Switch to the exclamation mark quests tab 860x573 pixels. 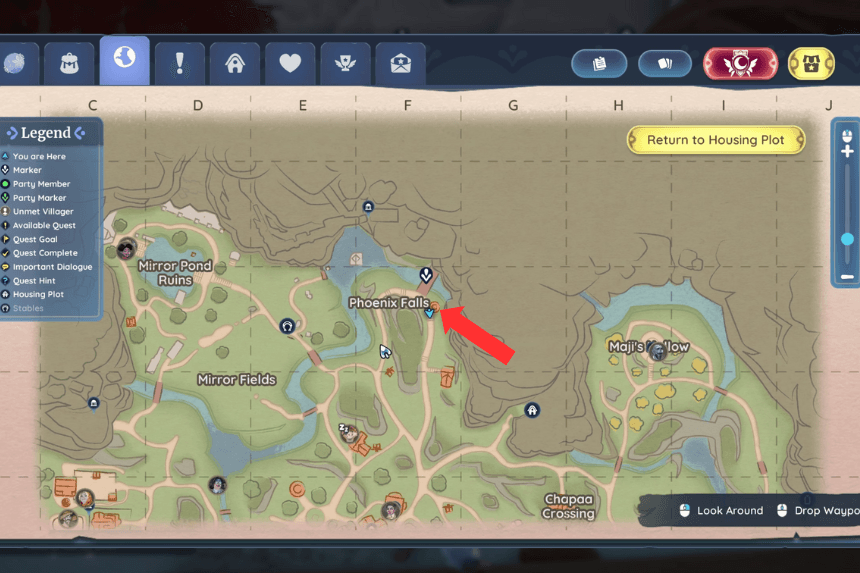click(180, 63)
